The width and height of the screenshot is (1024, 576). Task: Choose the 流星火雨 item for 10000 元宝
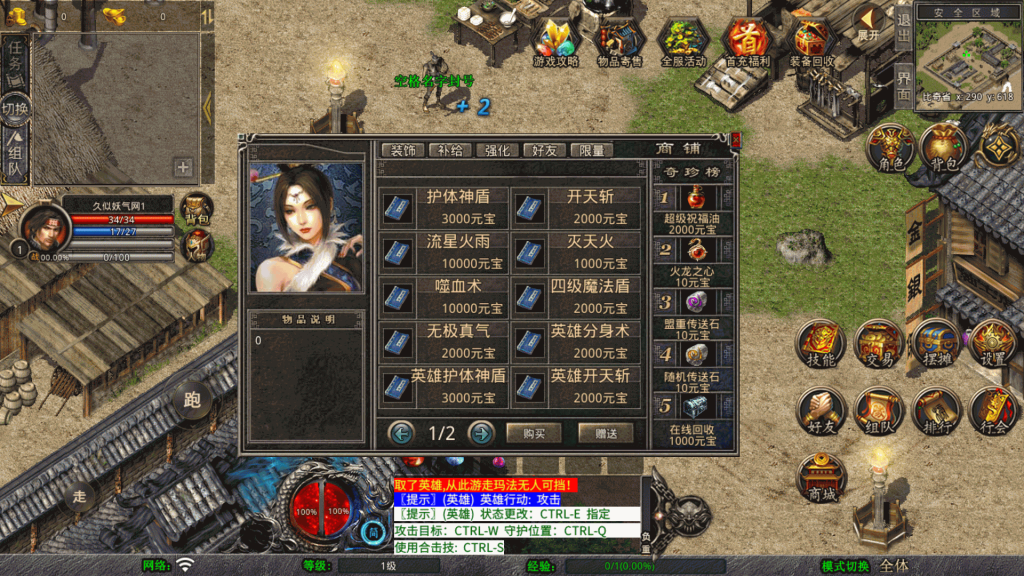pyautogui.click(x=444, y=252)
